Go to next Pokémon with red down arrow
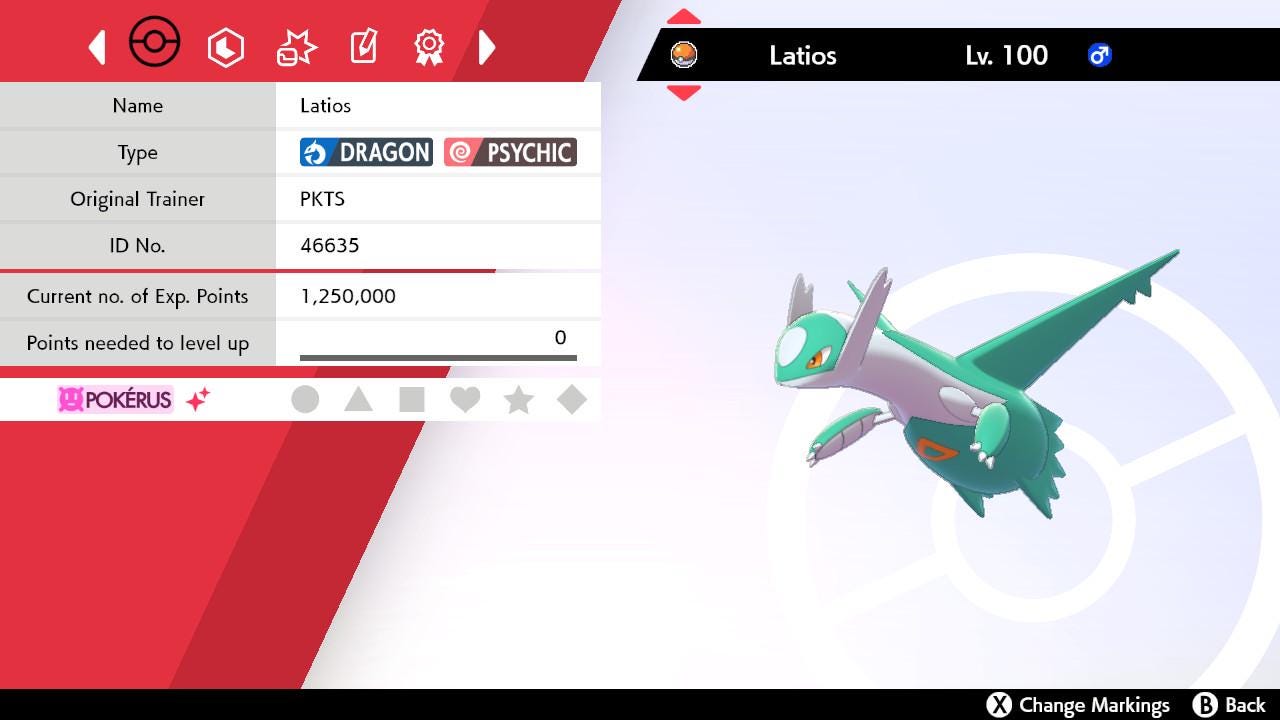 pos(684,92)
